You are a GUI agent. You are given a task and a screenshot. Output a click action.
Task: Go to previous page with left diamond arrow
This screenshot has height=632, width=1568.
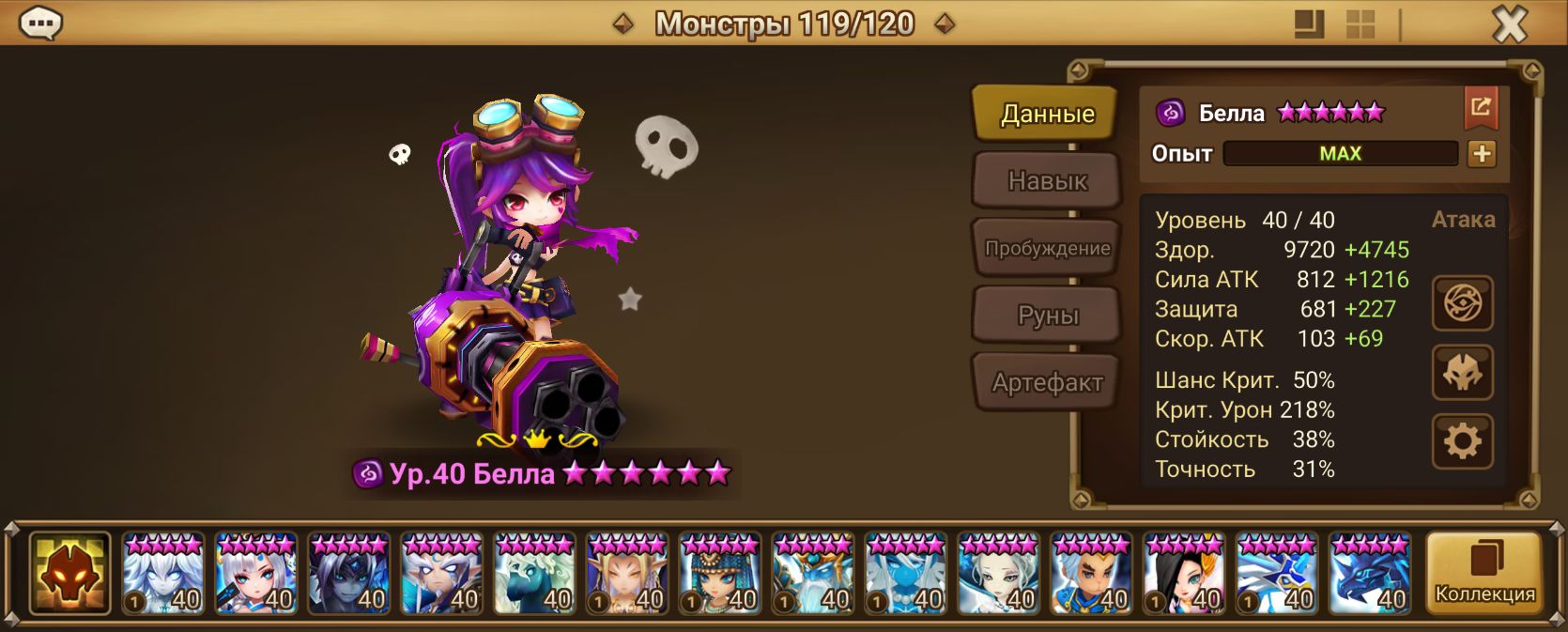coord(623,23)
